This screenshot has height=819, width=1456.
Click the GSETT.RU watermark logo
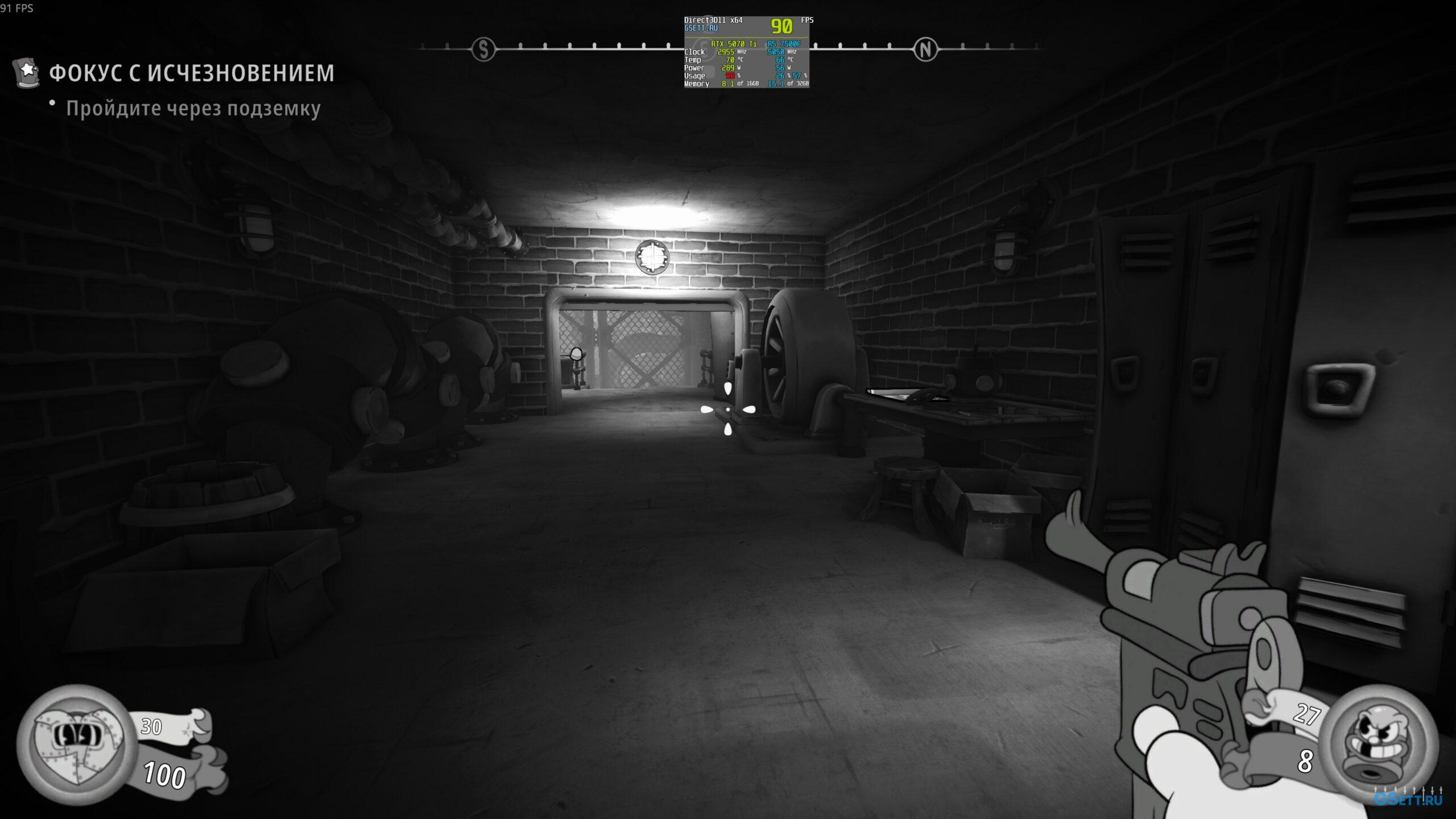point(1408,798)
